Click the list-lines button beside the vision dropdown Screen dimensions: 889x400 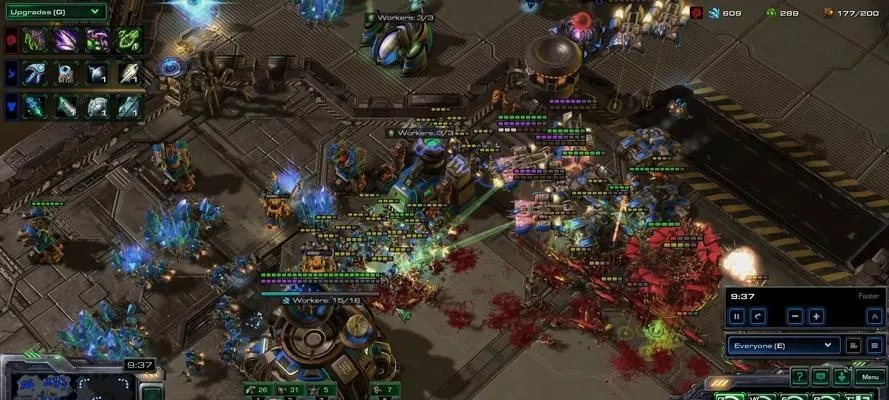[x=874, y=345]
